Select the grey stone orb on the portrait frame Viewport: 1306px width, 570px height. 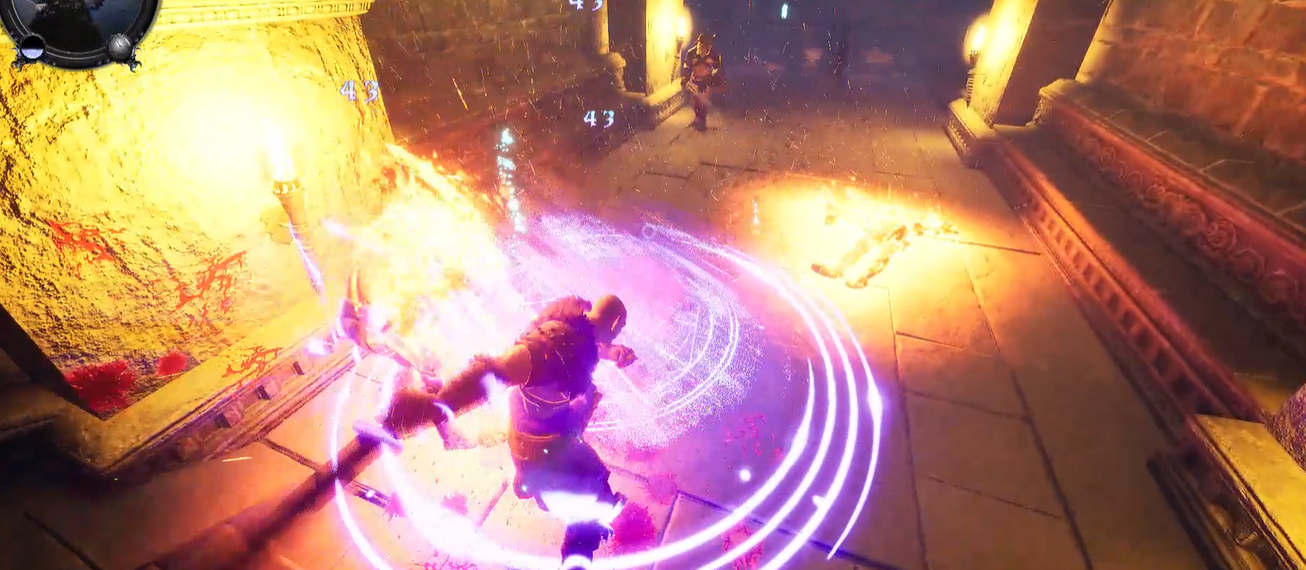tap(120, 46)
